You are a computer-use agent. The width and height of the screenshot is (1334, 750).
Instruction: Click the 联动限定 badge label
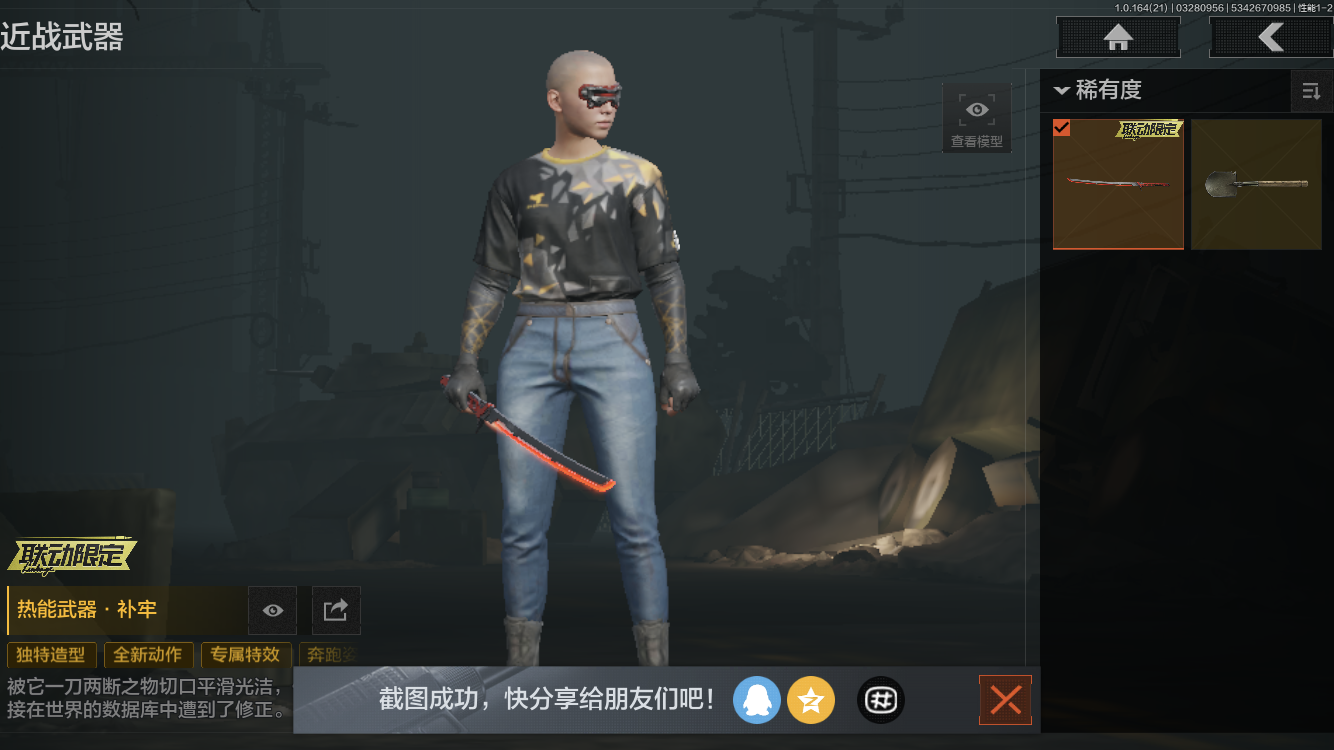71,555
